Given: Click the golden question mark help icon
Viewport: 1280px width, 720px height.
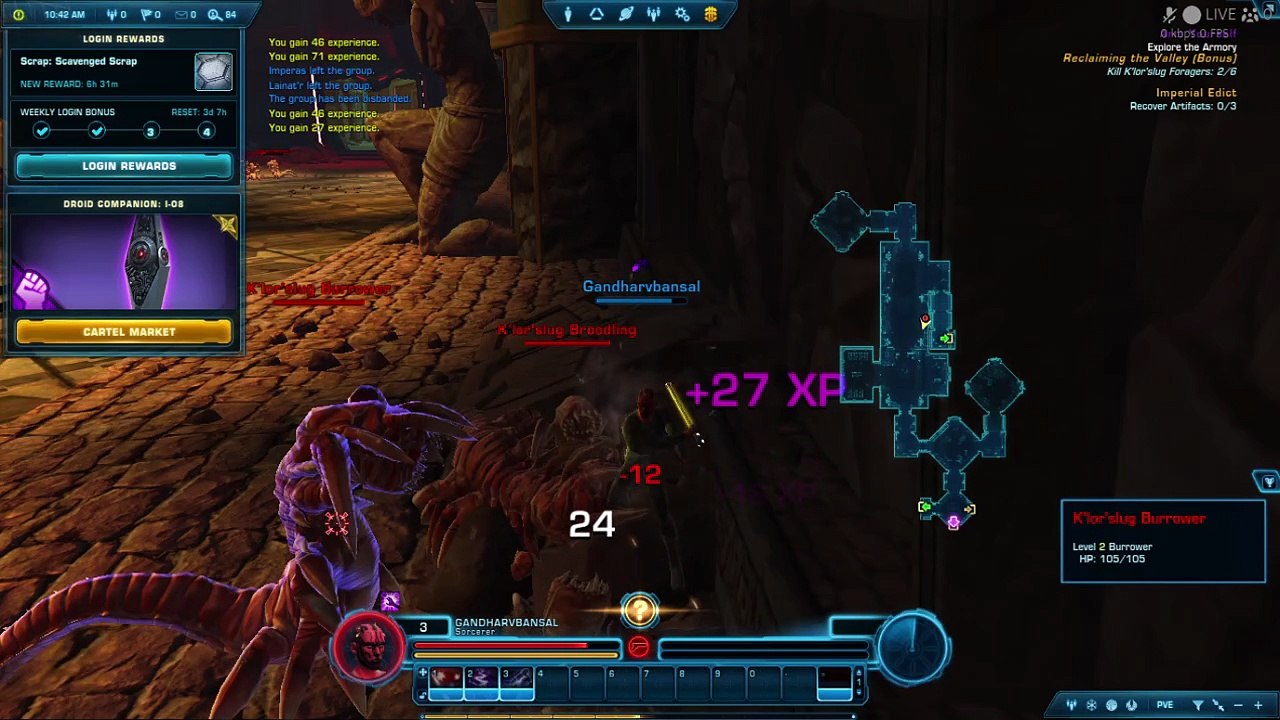Looking at the screenshot, I should click(x=640, y=610).
